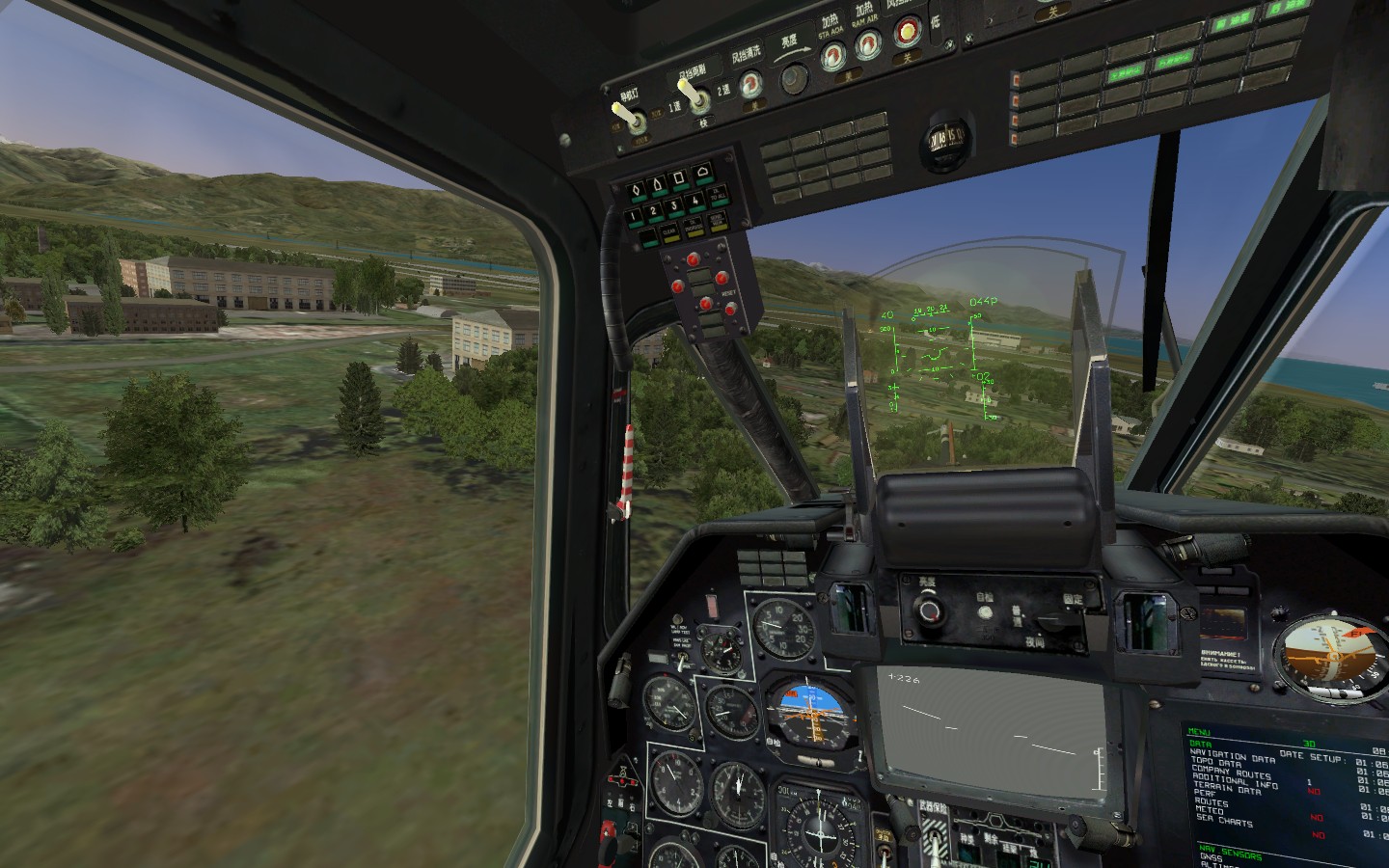Flip the 导航灯 navigation lights switch

pyautogui.click(x=634, y=116)
